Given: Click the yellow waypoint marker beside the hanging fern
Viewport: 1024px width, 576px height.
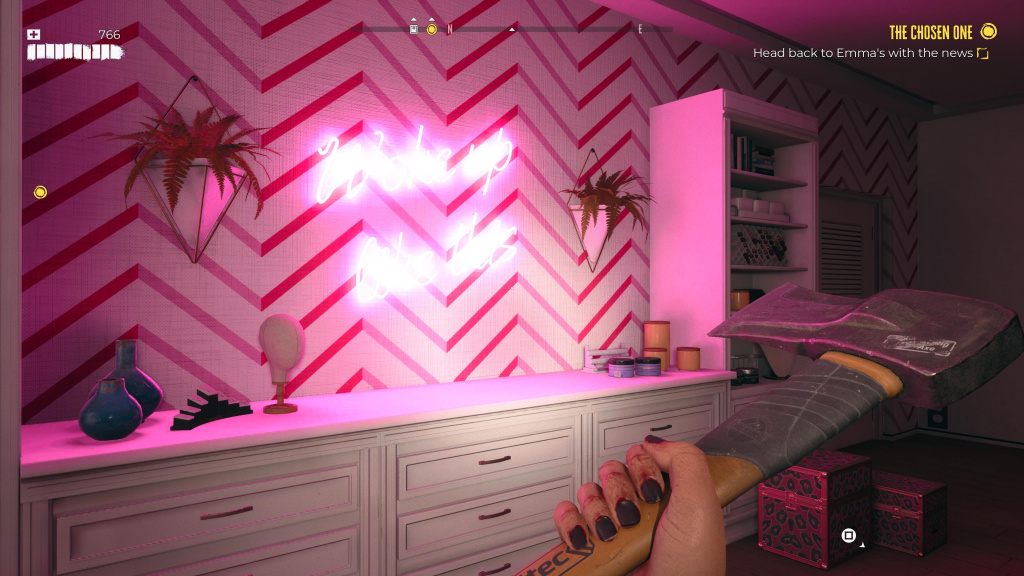Looking at the screenshot, I should pos(40,192).
